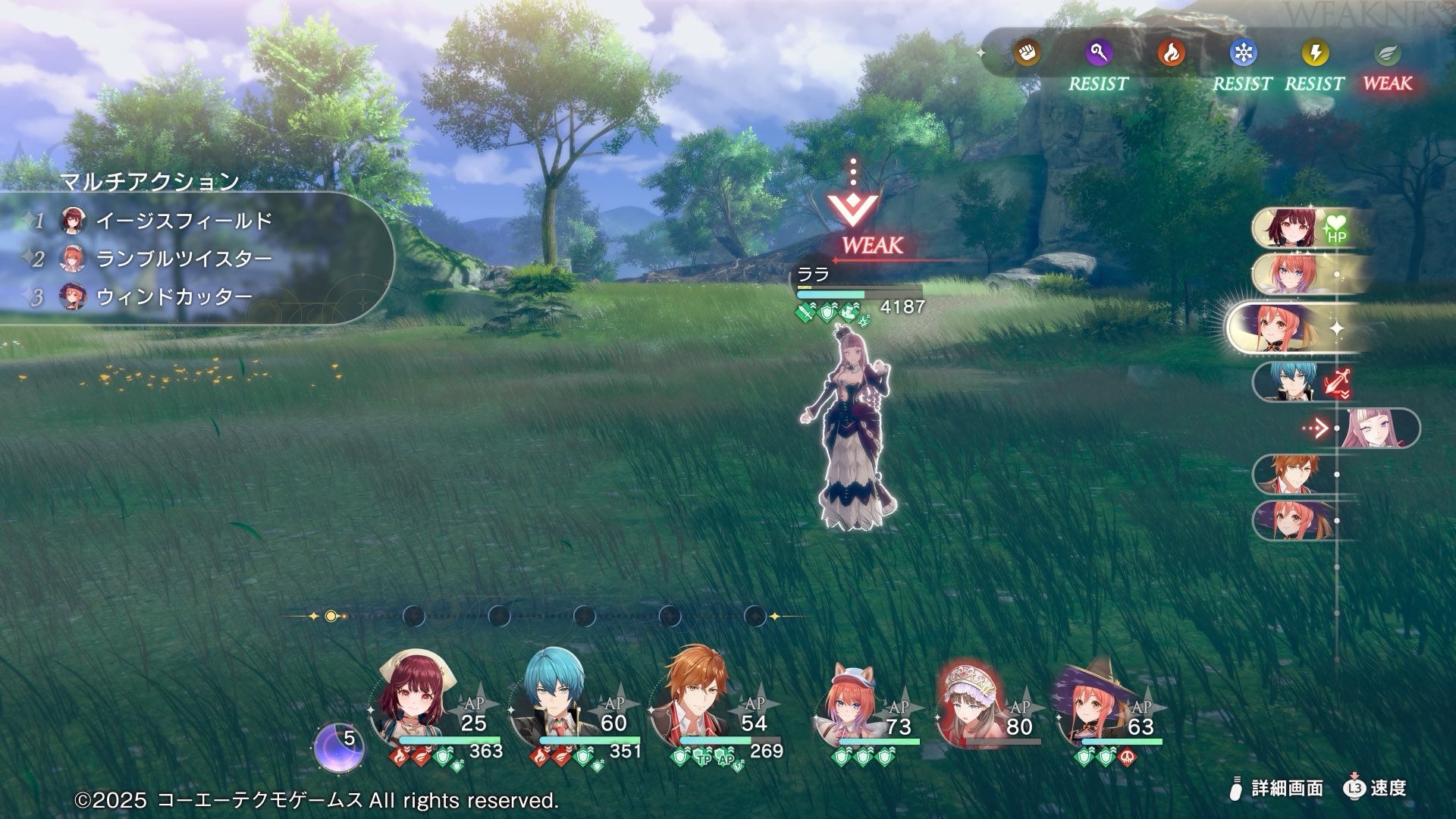1456x819 pixels.
Task: Select the lightning bolt element icon
Action: pos(1315,53)
